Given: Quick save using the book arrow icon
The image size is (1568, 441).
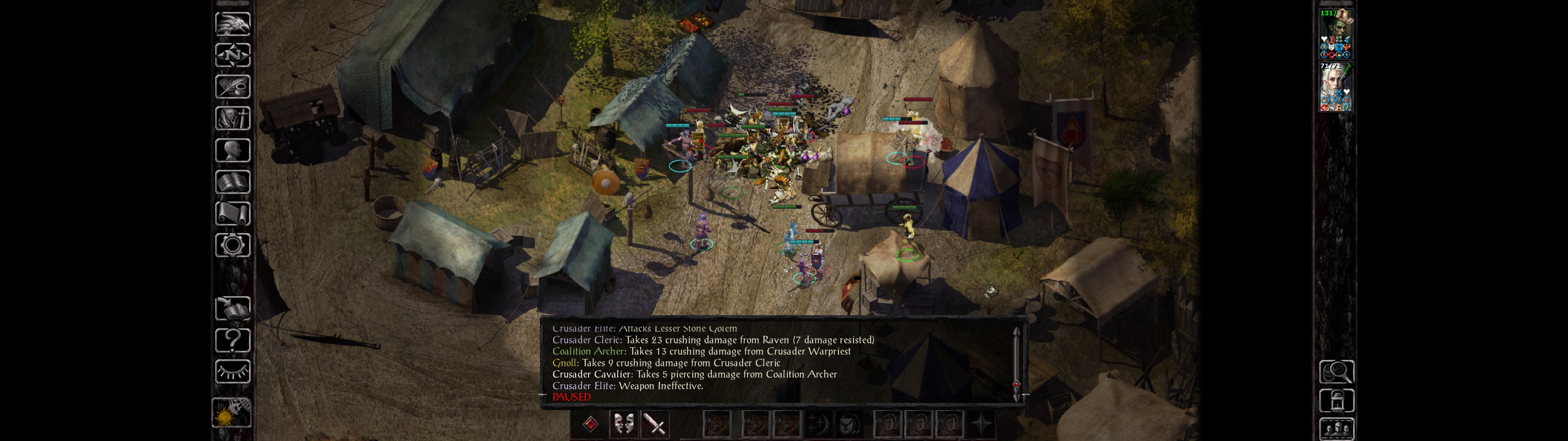Looking at the screenshot, I should coord(232,309).
